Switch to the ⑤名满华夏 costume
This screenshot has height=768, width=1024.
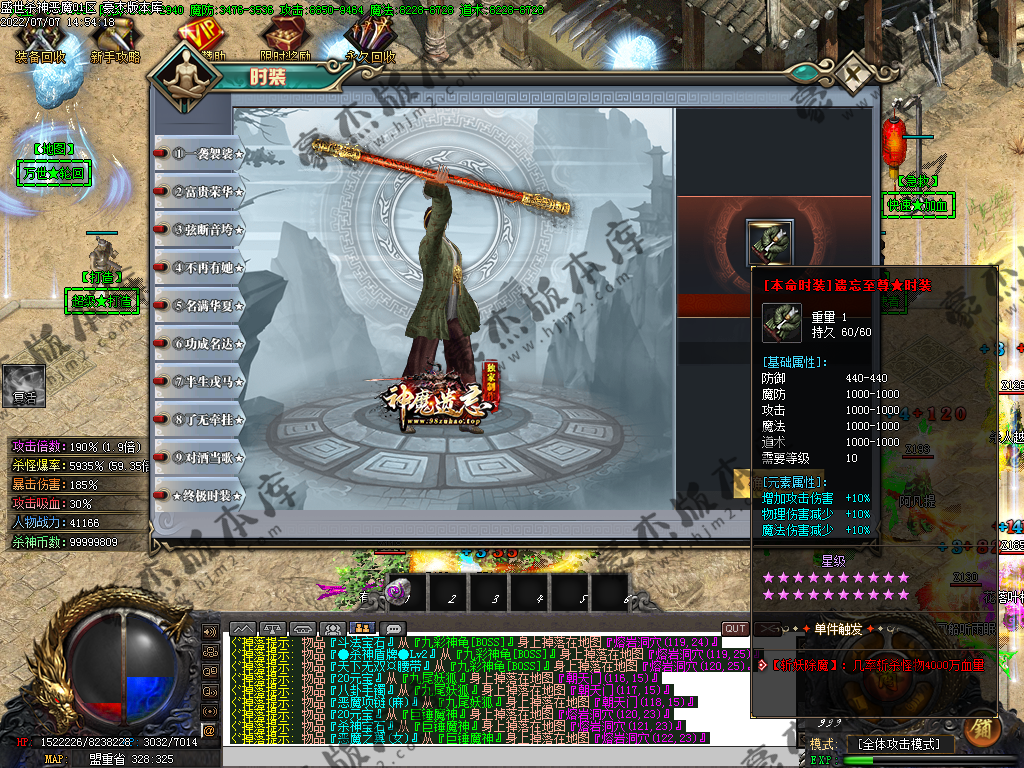coord(200,305)
